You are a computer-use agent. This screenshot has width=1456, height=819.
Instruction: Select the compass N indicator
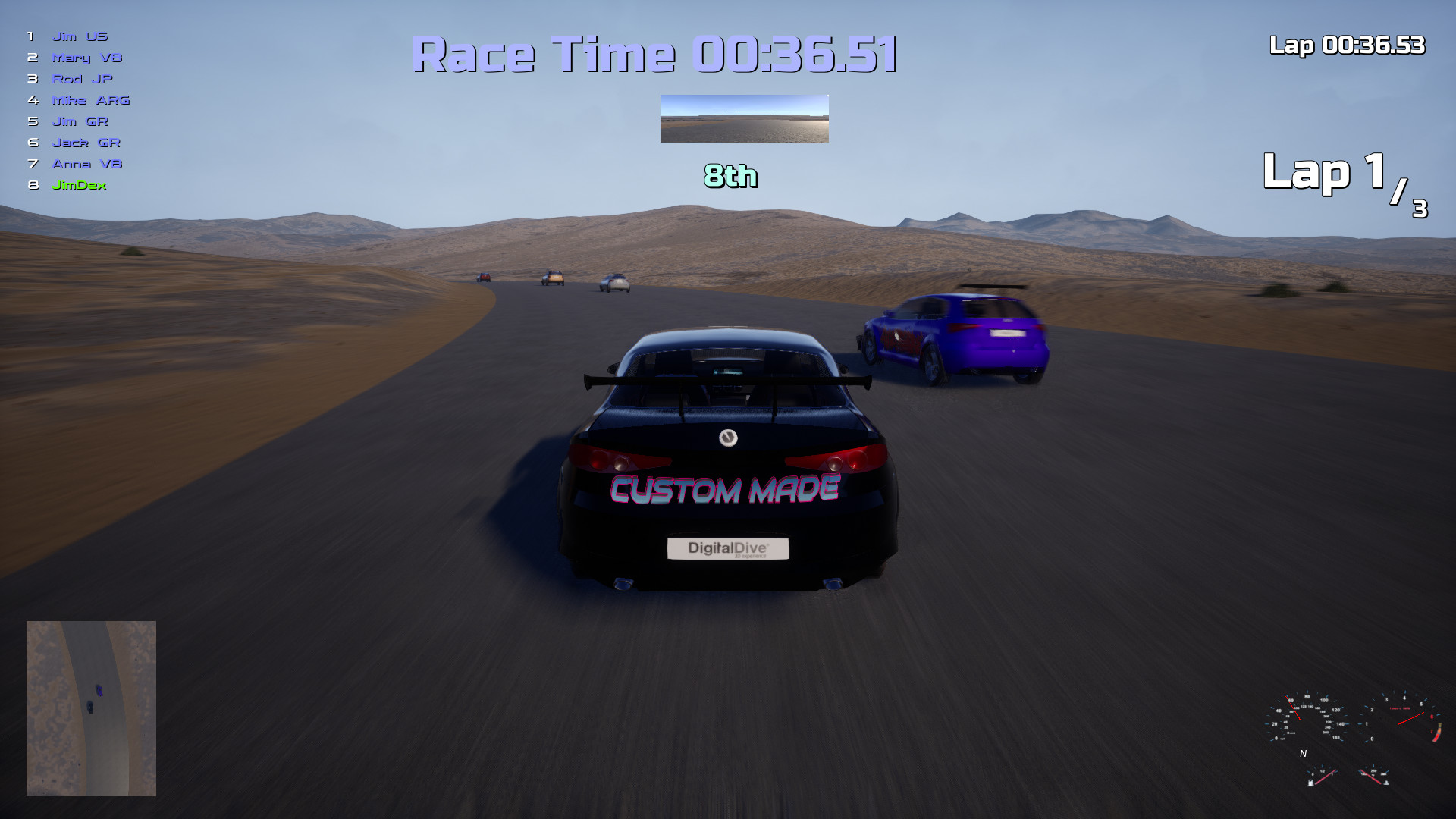[1304, 753]
